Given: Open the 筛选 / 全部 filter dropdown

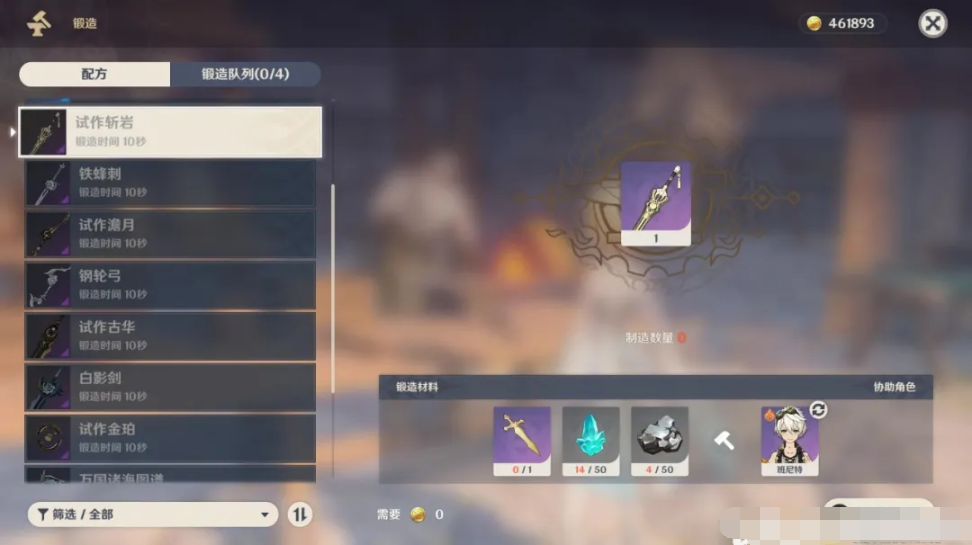Looking at the screenshot, I should [x=152, y=514].
